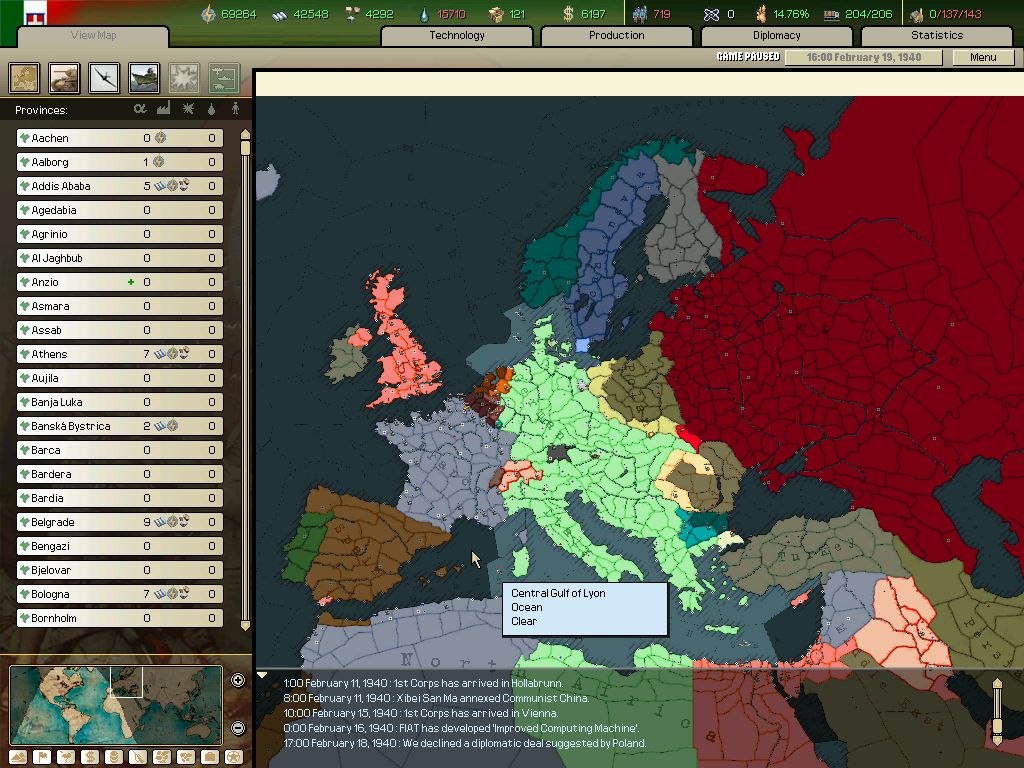Select the View Map tab
1024x768 pixels.
point(93,36)
